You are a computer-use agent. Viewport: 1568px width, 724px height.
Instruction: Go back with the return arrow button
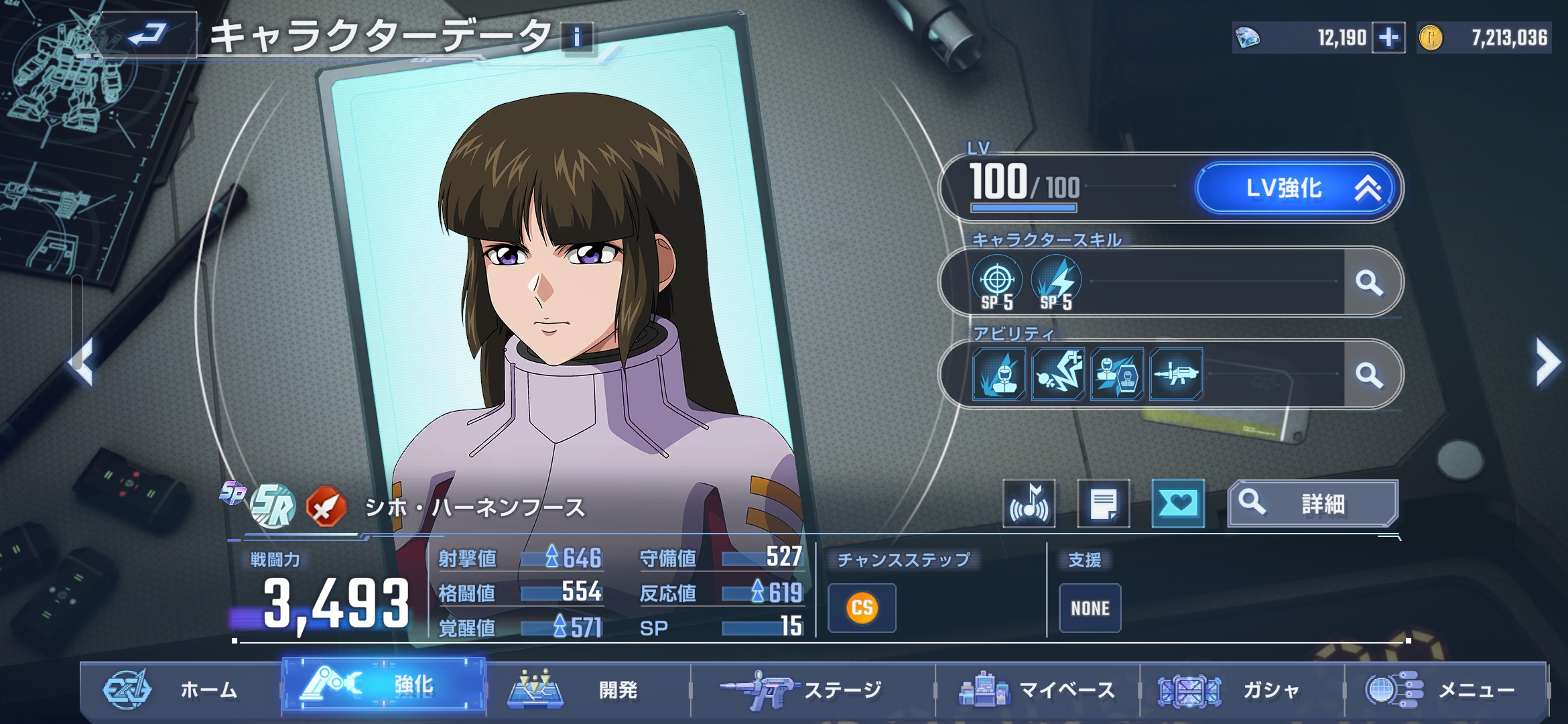[147, 34]
